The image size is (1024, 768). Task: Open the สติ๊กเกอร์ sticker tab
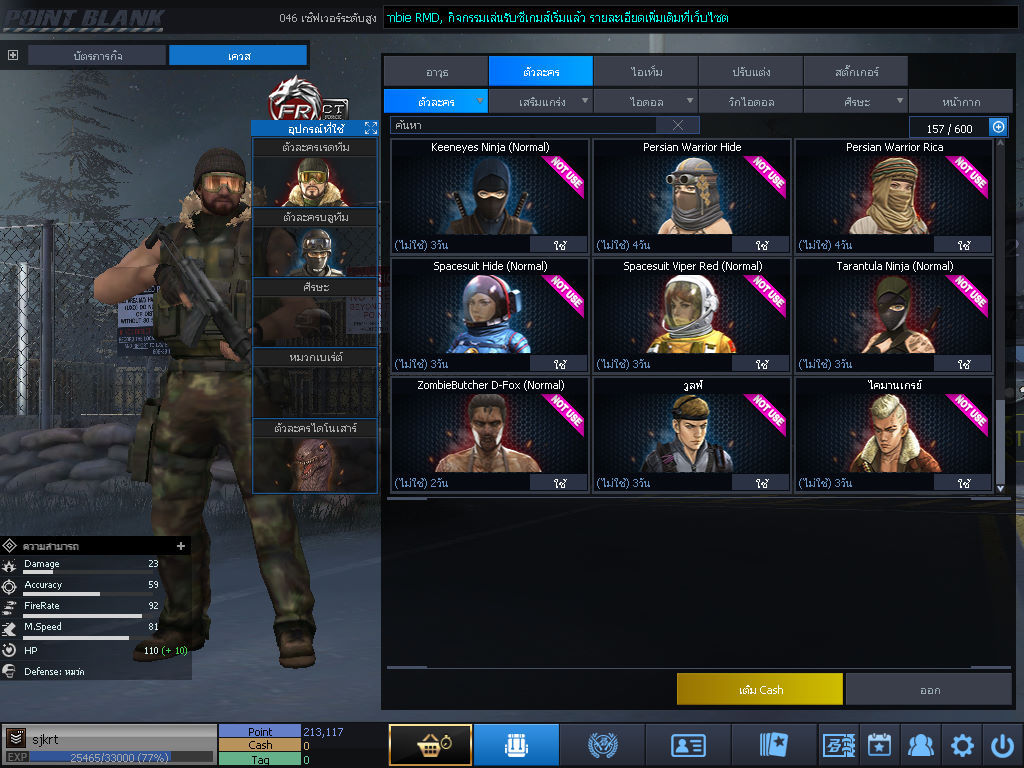[855, 72]
